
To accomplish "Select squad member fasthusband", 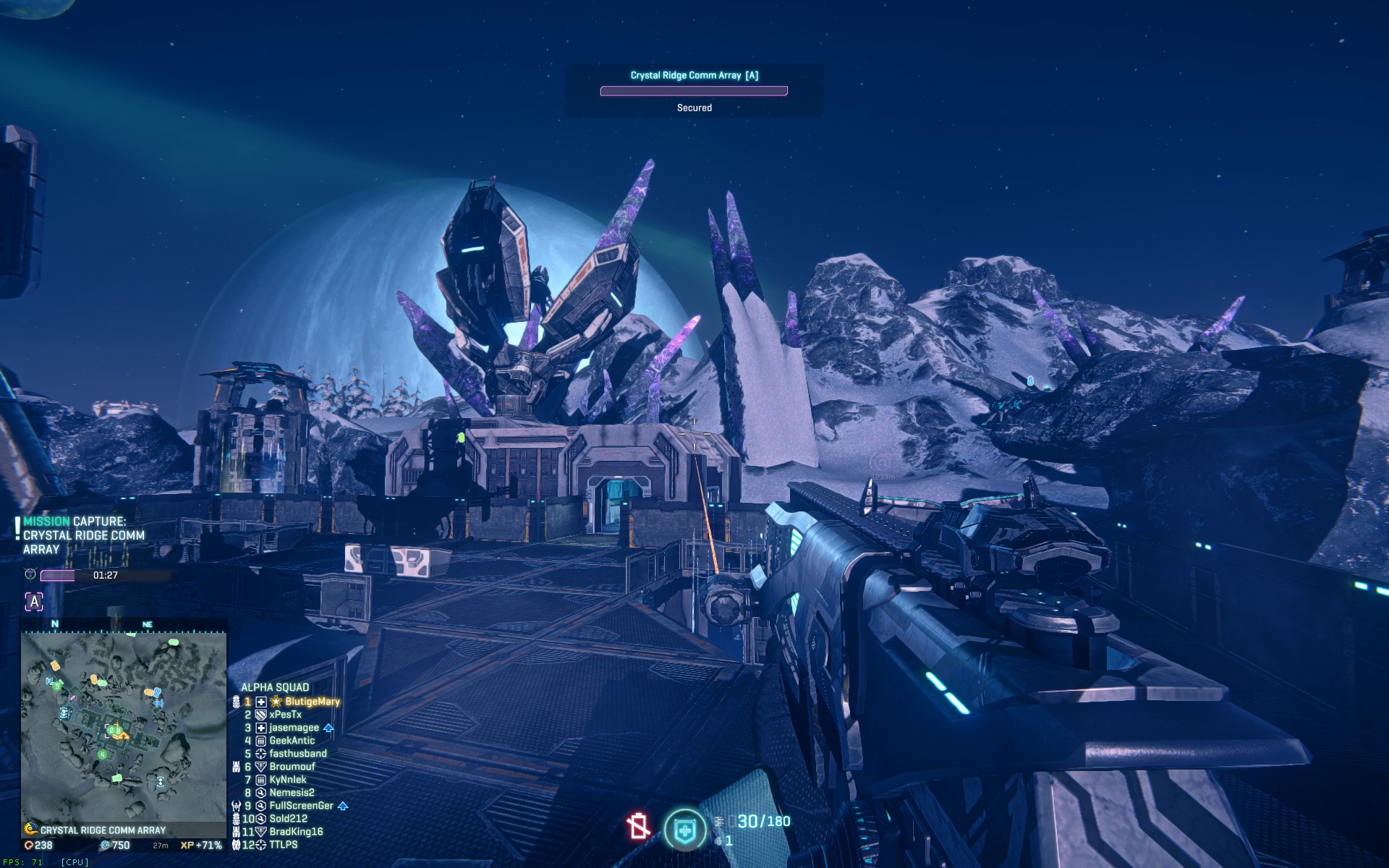I will (x=297, y=754).
